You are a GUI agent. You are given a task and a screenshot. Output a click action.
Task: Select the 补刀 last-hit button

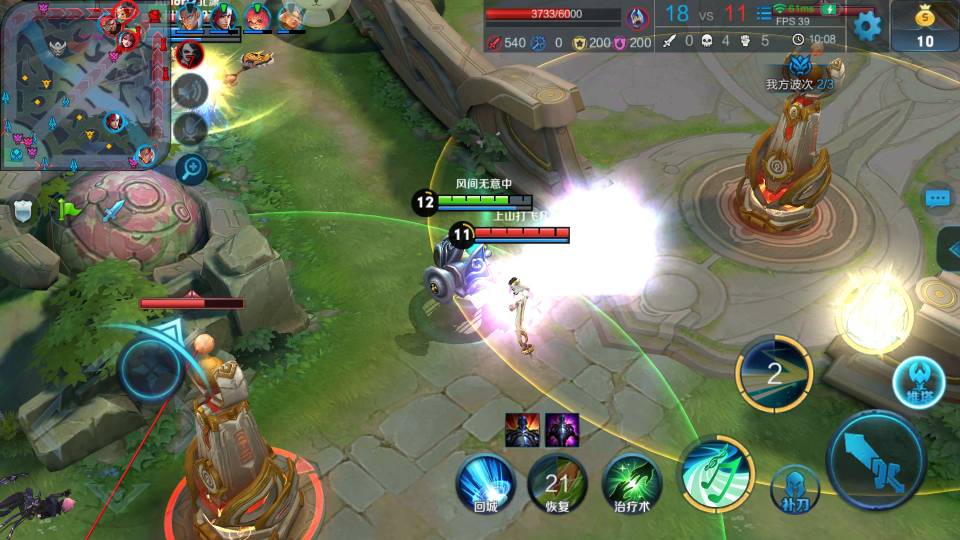(x=795, y=490)
